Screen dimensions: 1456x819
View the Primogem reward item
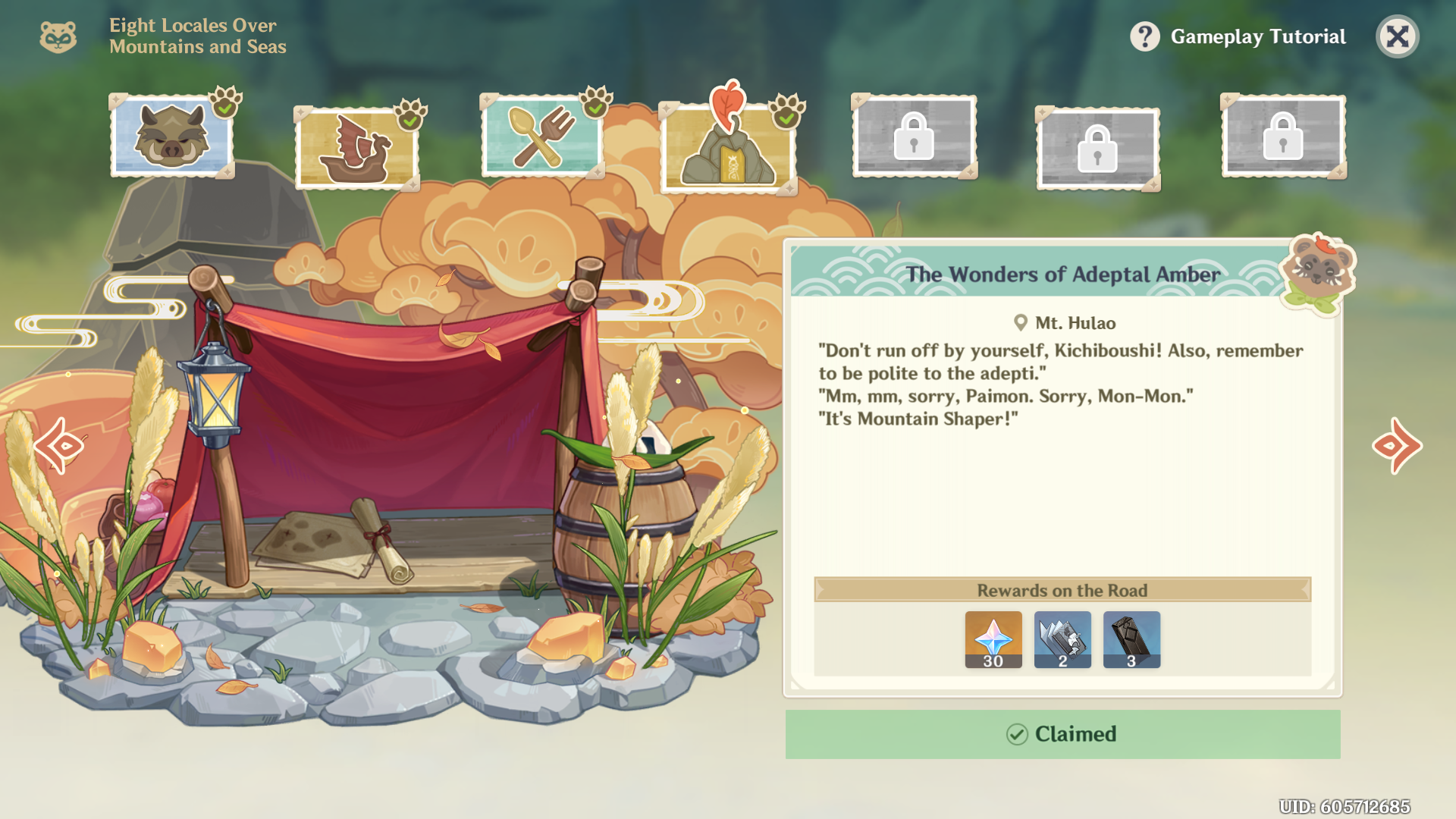[993, 639]
